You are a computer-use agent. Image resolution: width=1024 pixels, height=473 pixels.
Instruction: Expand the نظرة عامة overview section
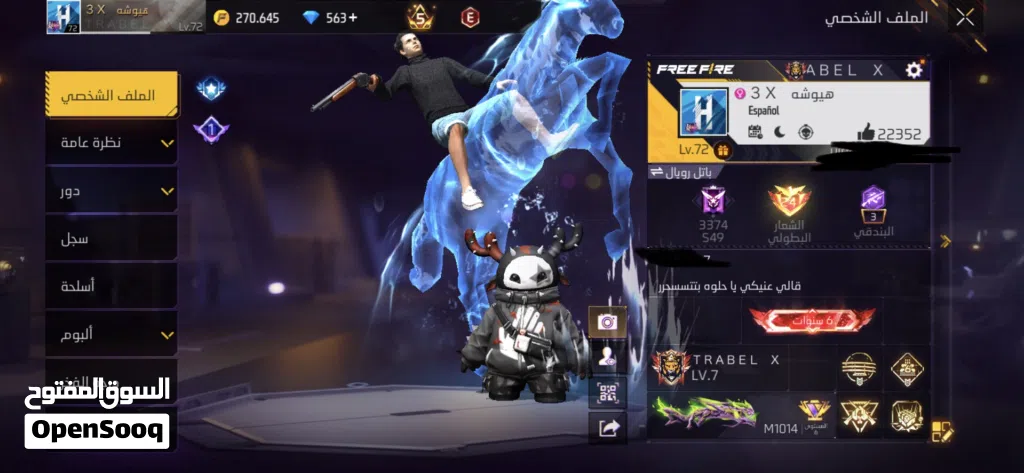coord(112,143)
